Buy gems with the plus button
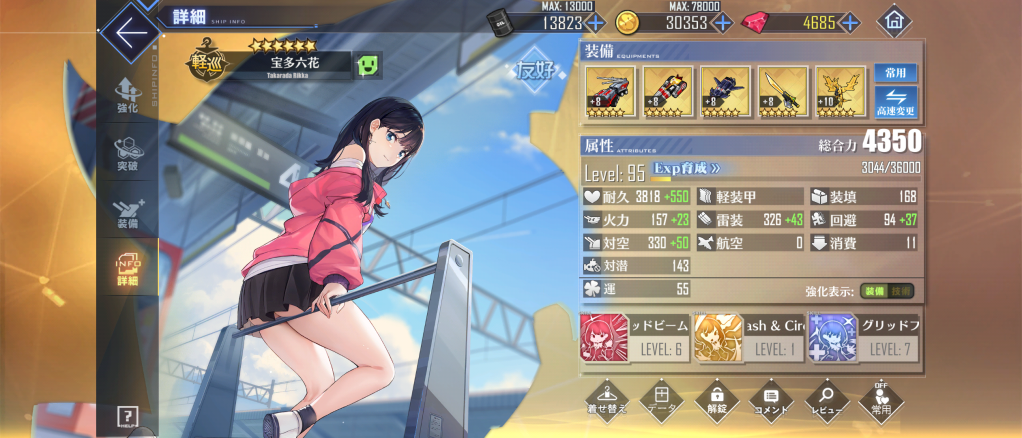The width and height of the screenshot is (1022, 438). [850, 22]
